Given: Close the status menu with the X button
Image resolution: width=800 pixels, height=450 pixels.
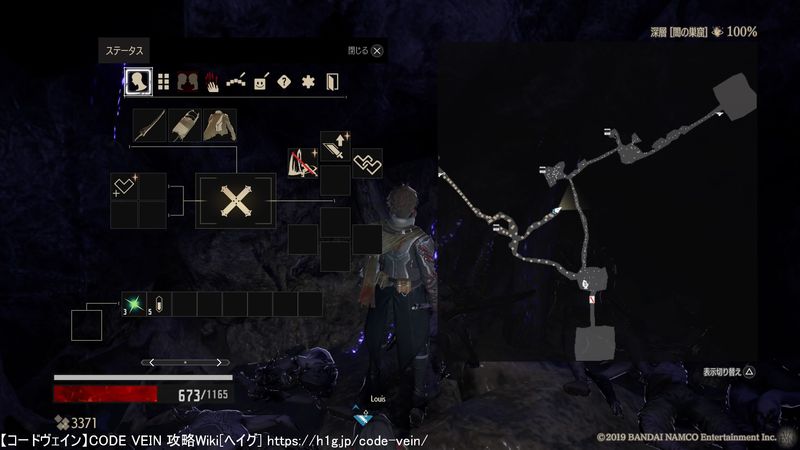Looking at the screenshot, I should (x=377, y=49).
